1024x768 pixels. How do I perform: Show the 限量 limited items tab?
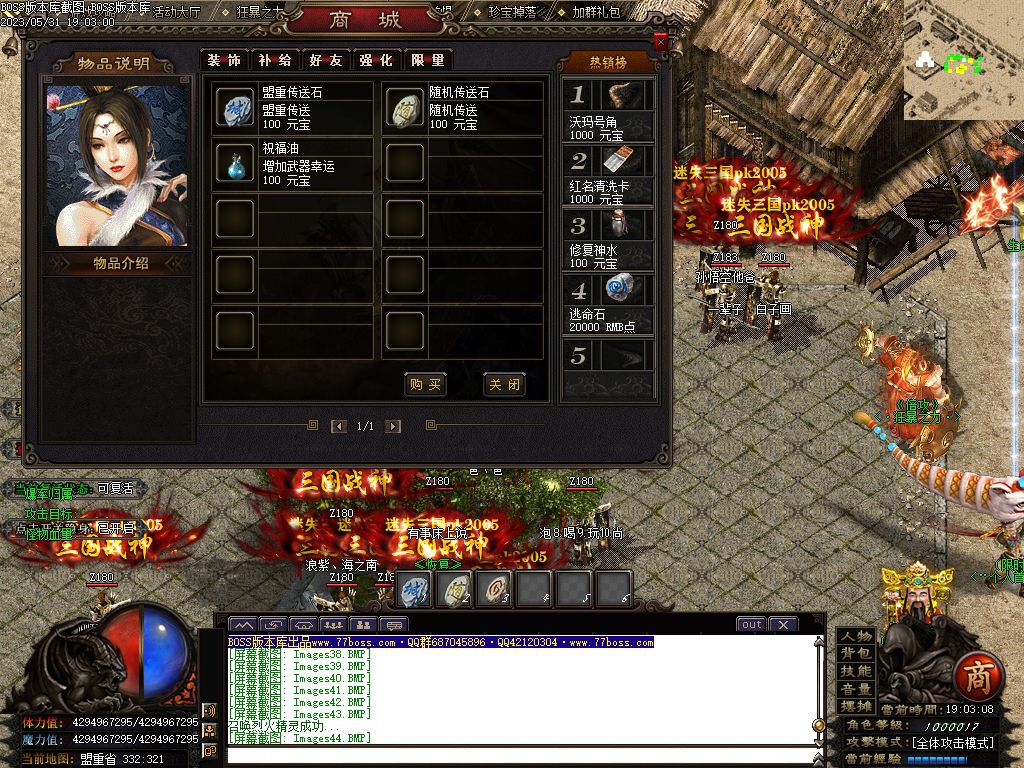[427, 60]
